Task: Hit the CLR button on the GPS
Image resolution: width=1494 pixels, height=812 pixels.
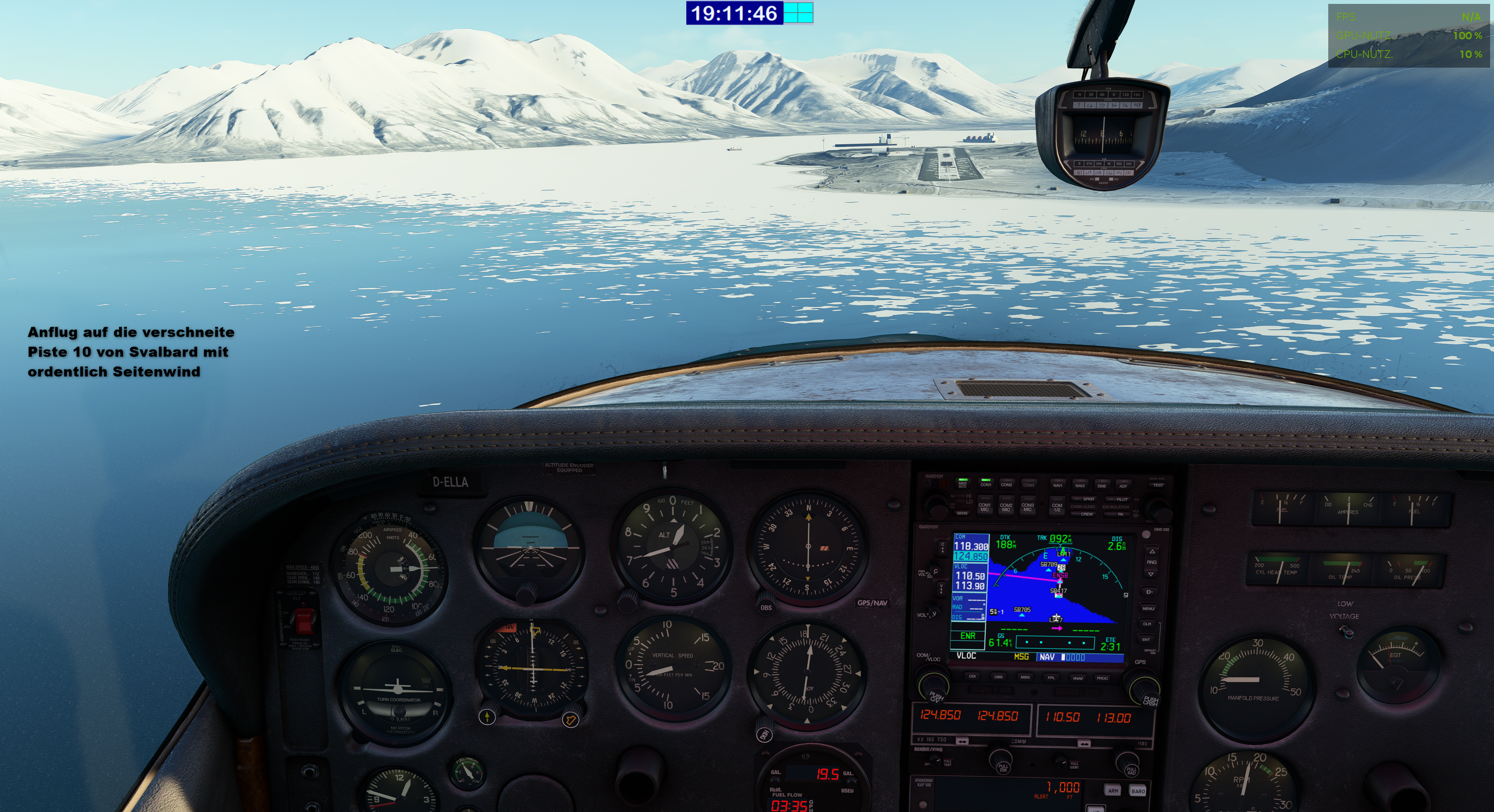Action: pyautogui.click(x=1147, y=624)
